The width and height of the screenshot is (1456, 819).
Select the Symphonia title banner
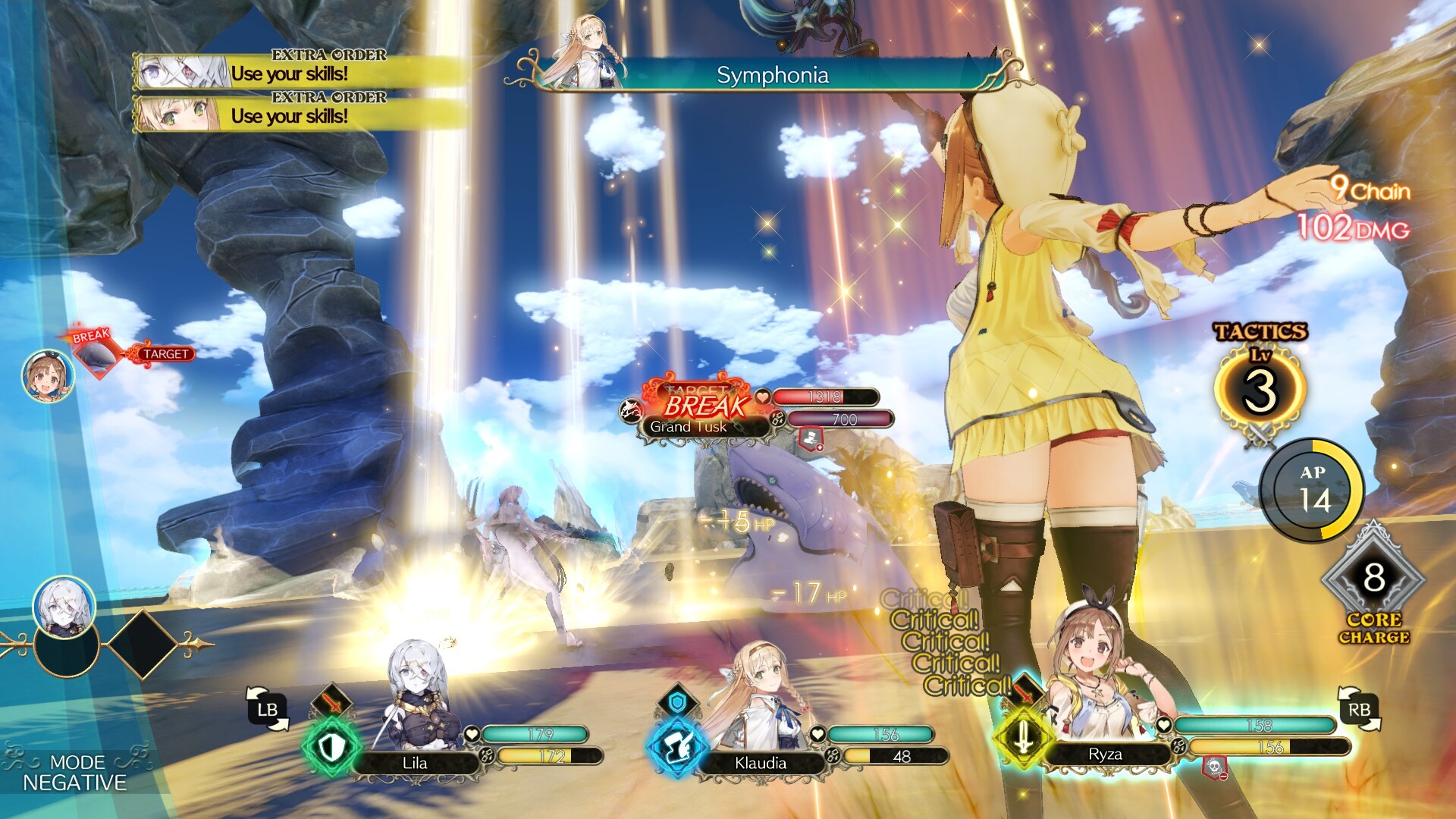click(773, 75)
